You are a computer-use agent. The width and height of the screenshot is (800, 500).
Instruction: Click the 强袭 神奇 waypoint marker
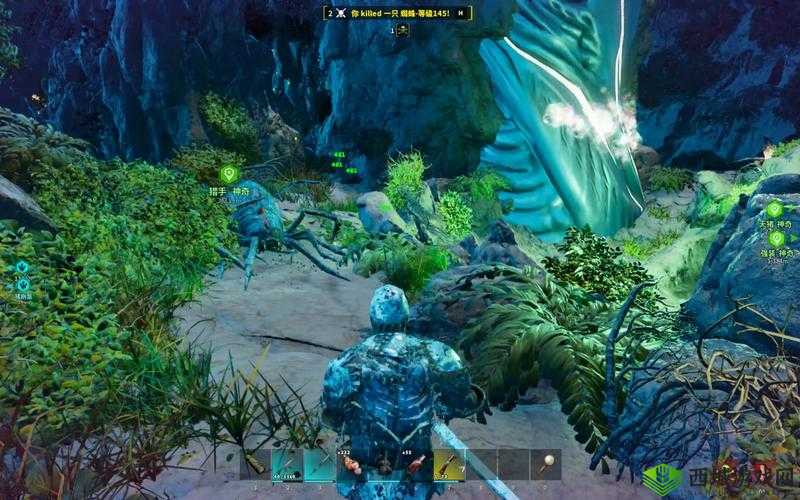point(775,241)
